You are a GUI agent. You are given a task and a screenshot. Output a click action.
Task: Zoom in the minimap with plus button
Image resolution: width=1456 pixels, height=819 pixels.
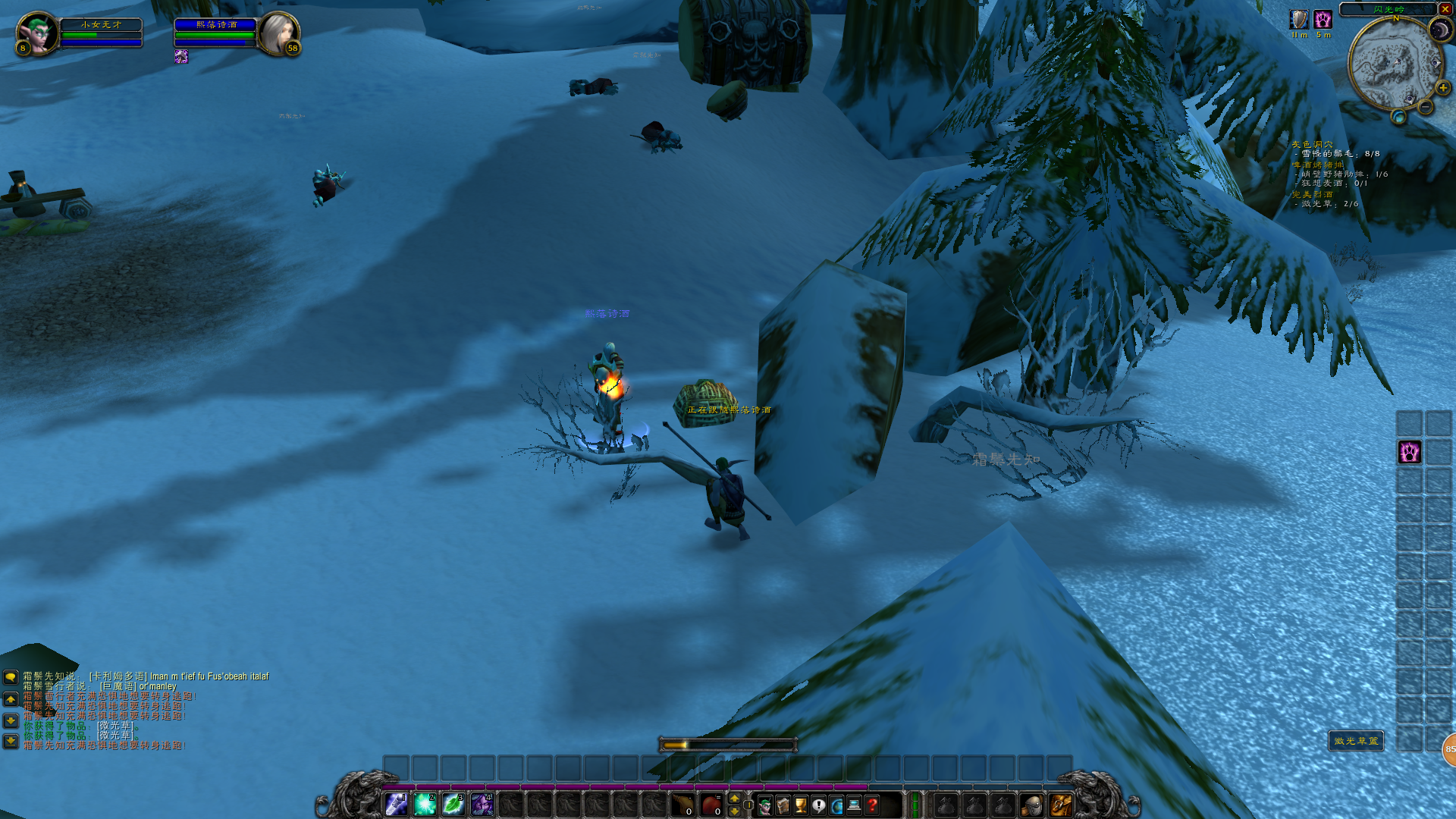[x=1442, y=88]
